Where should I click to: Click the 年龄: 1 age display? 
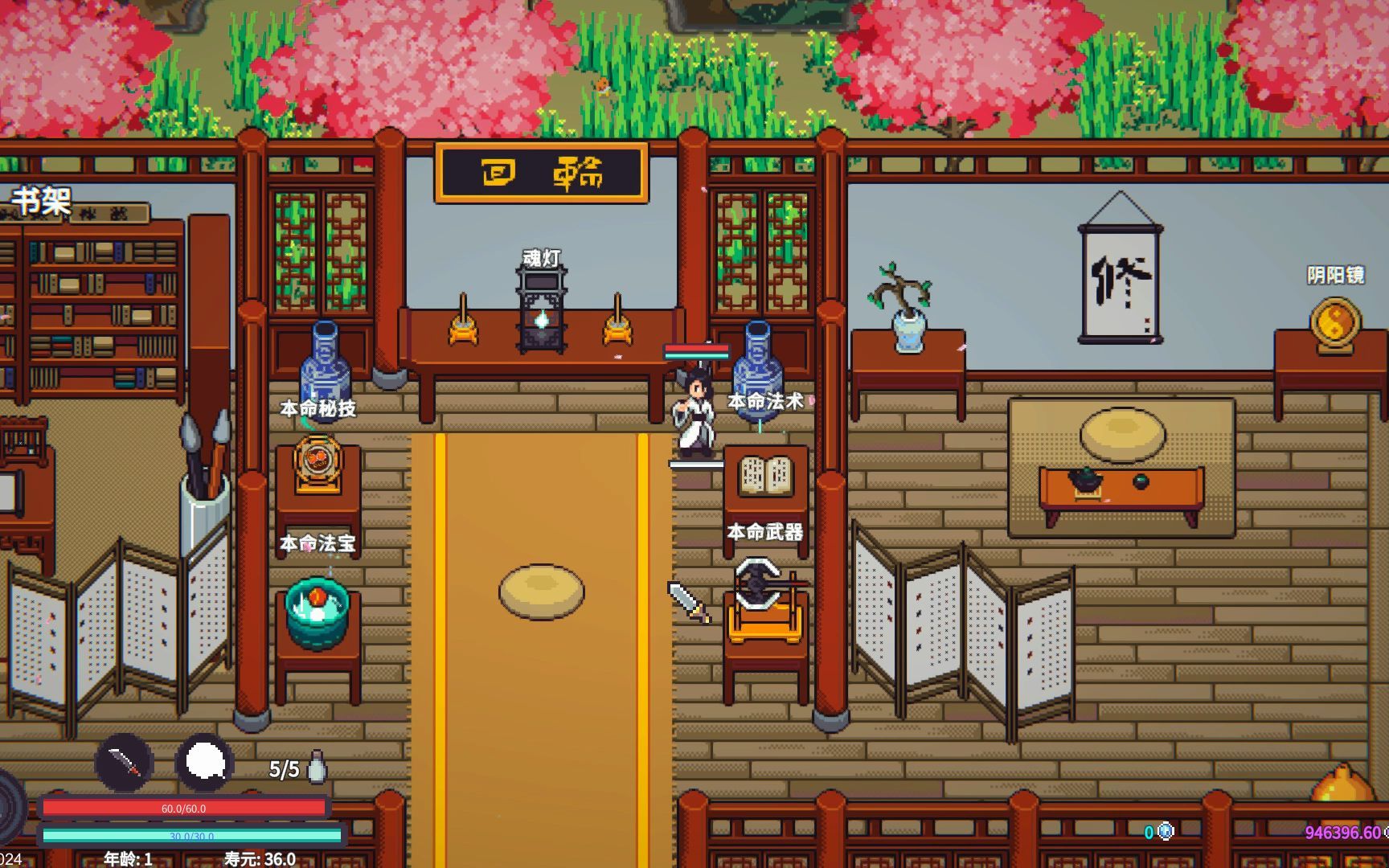click(x=129, y=859)
